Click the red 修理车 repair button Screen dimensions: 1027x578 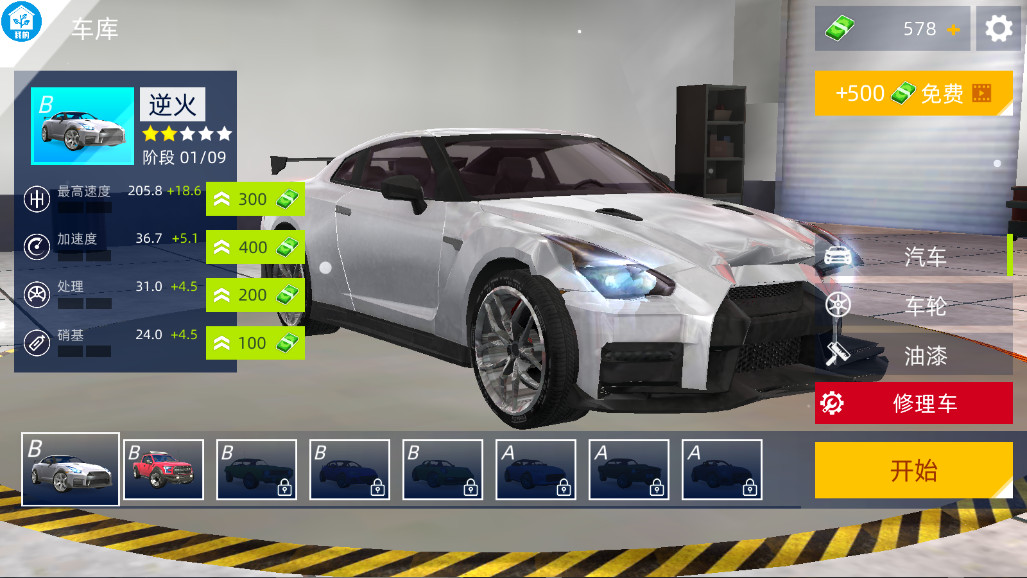pyautogui.click(x=914, y=403)
